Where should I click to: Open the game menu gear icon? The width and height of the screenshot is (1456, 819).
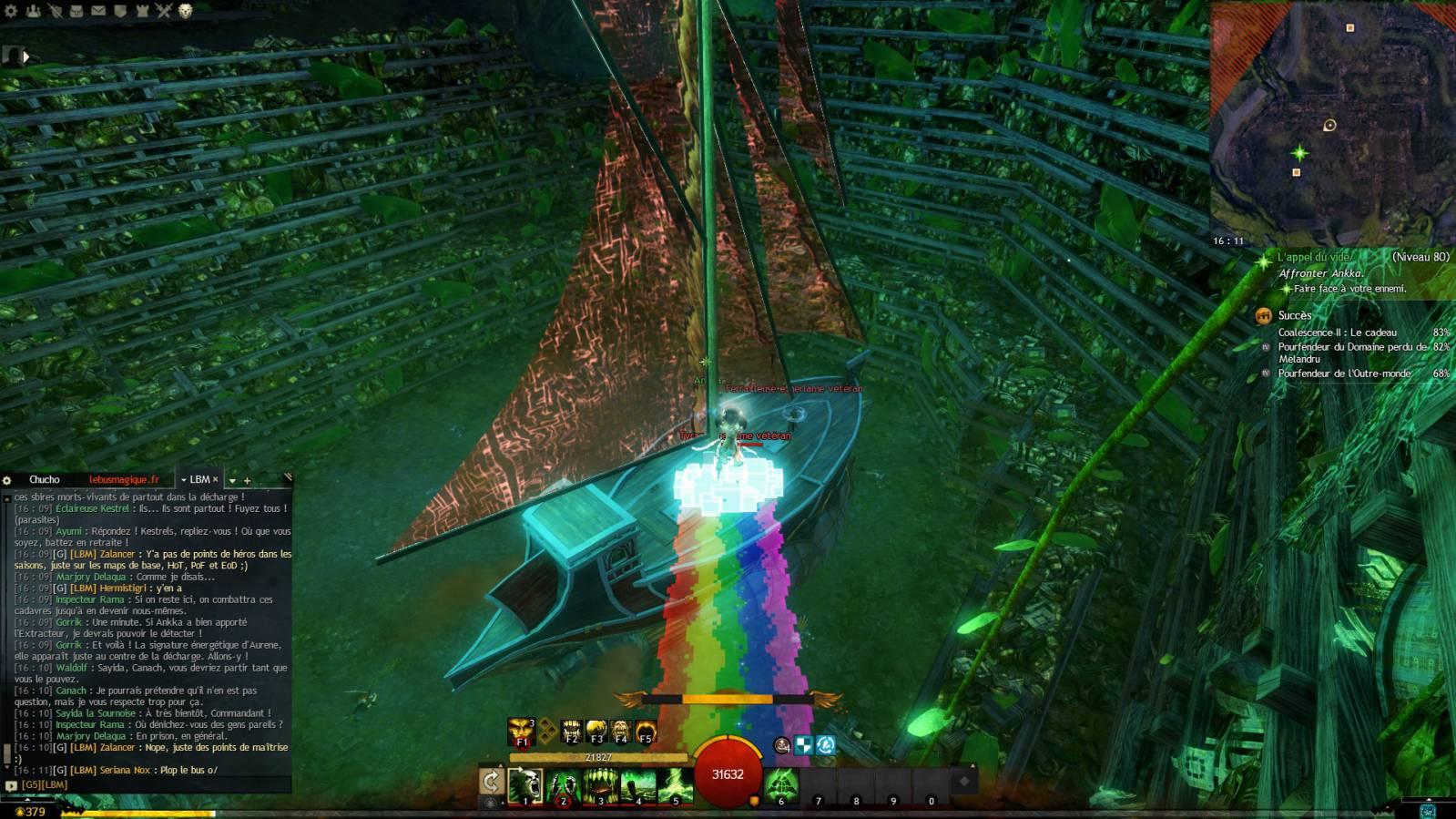pyautogui.click(x=10, y=11)
